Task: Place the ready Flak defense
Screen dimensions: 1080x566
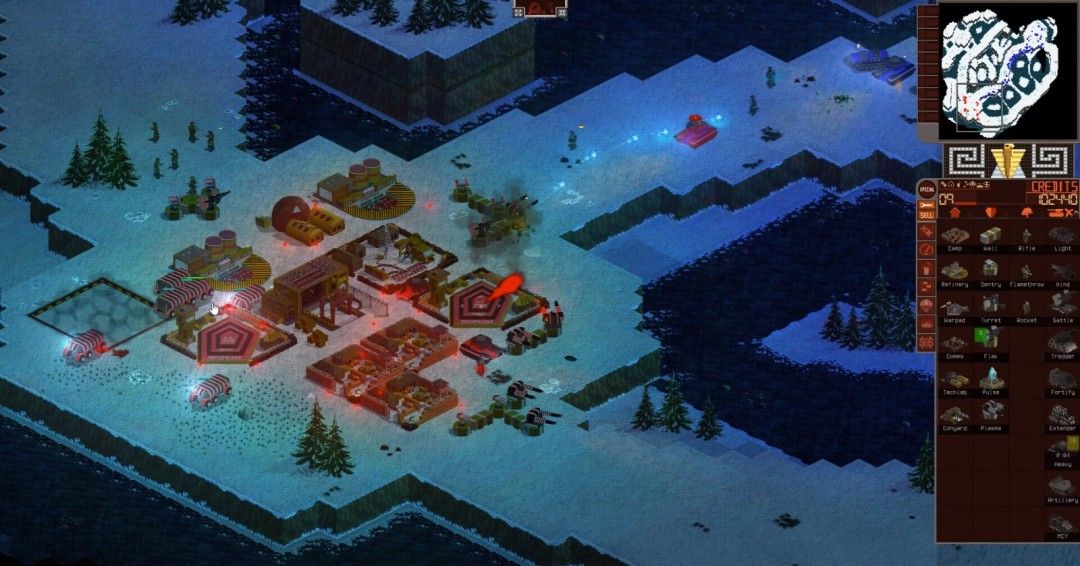Action: [x=990, y=344]
